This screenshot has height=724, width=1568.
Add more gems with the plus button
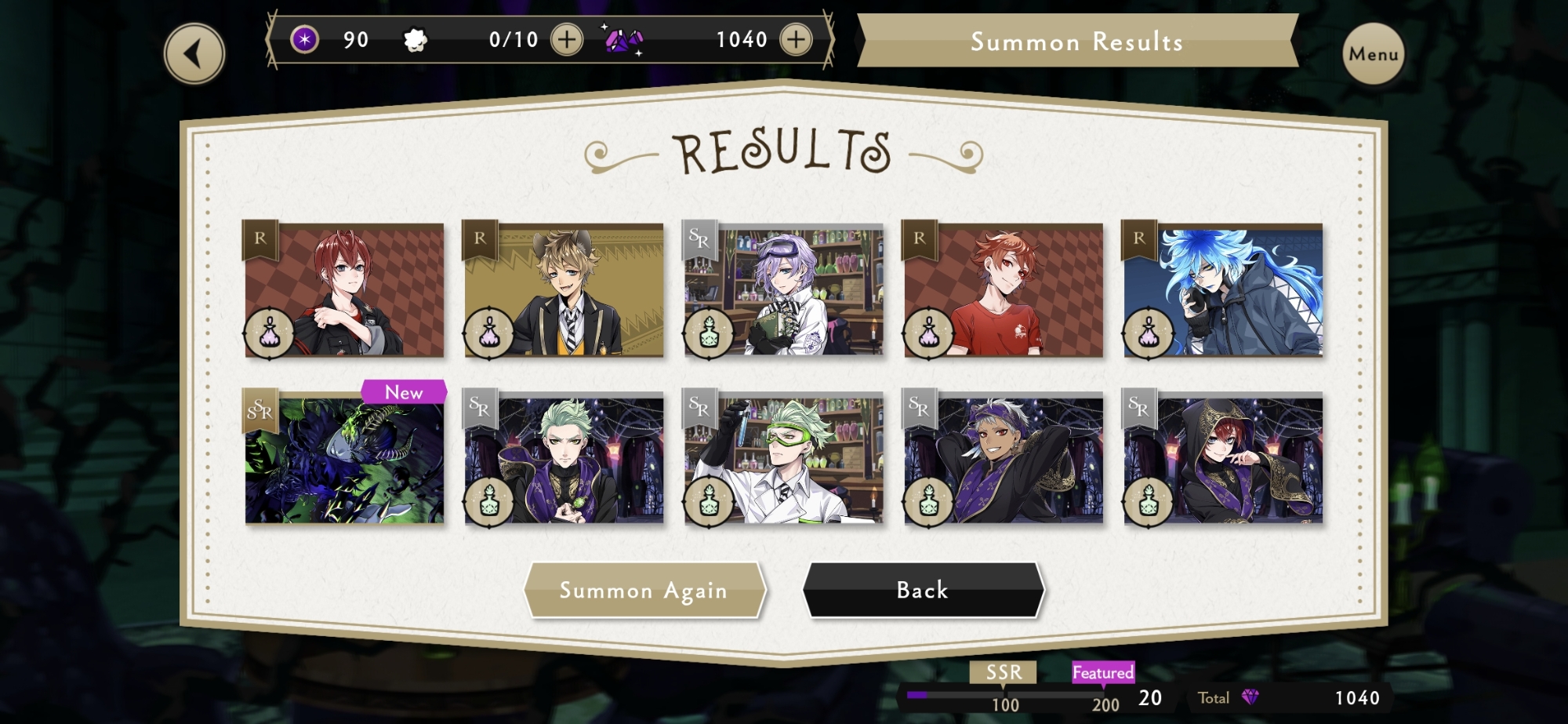(x=796, y=39)
